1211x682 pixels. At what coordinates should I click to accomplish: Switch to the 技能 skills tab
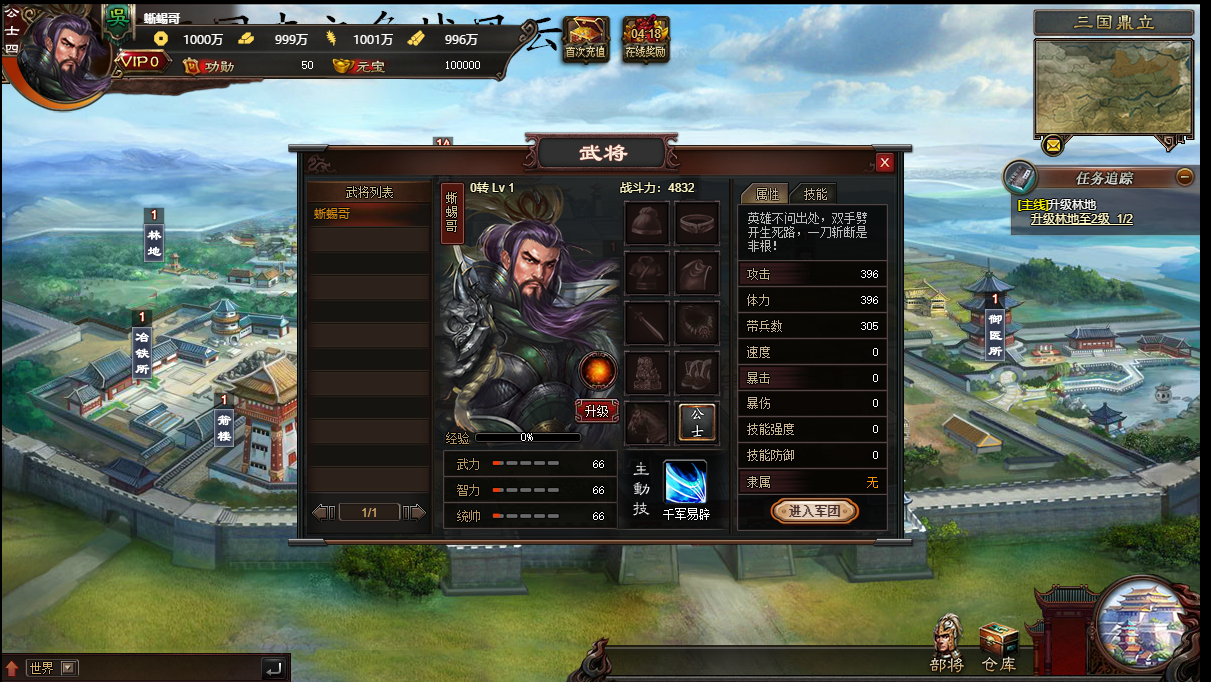click(x=815, y=194)
